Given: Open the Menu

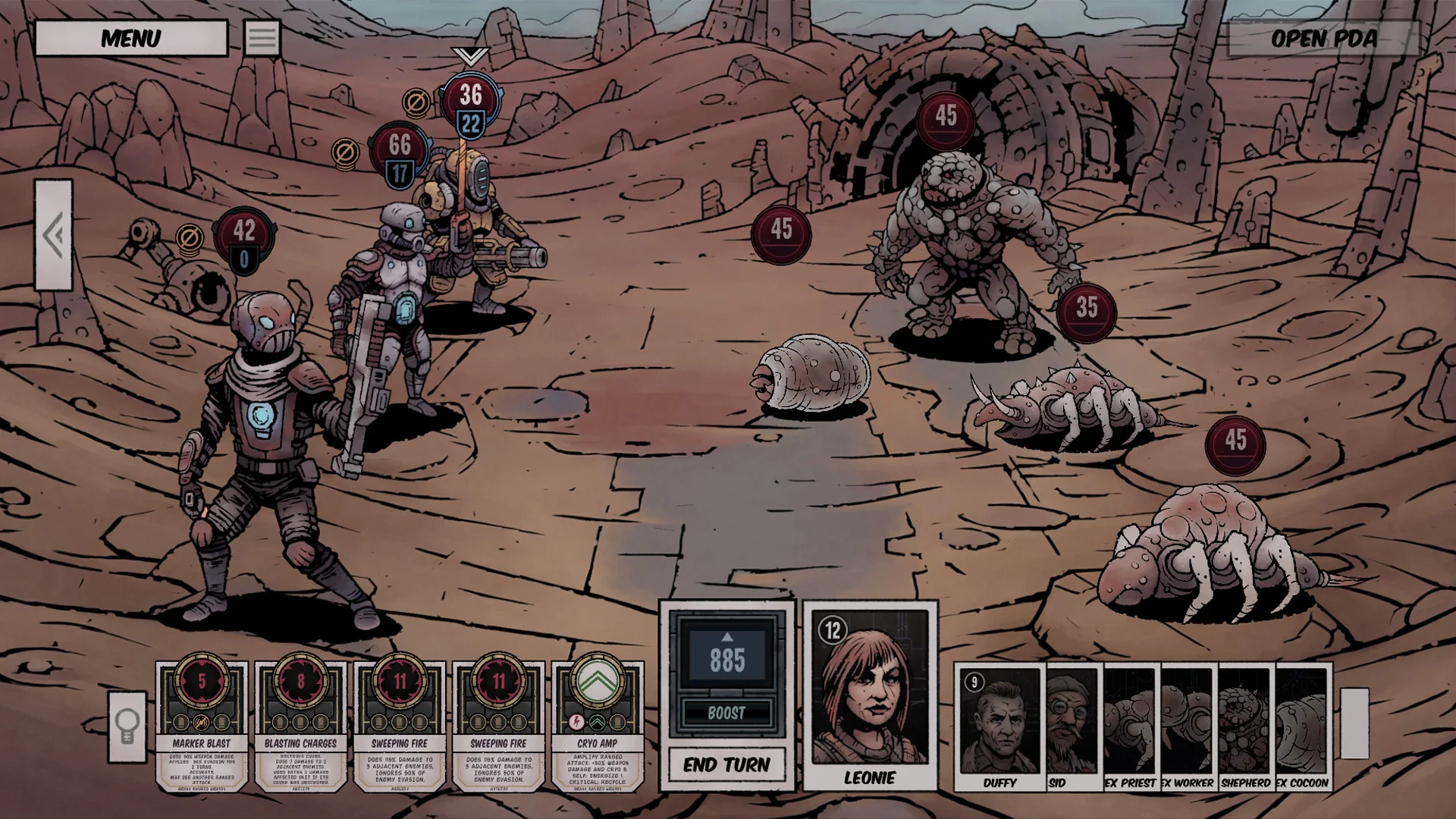Looking at the screenshot, I should [x=130, y=38].
